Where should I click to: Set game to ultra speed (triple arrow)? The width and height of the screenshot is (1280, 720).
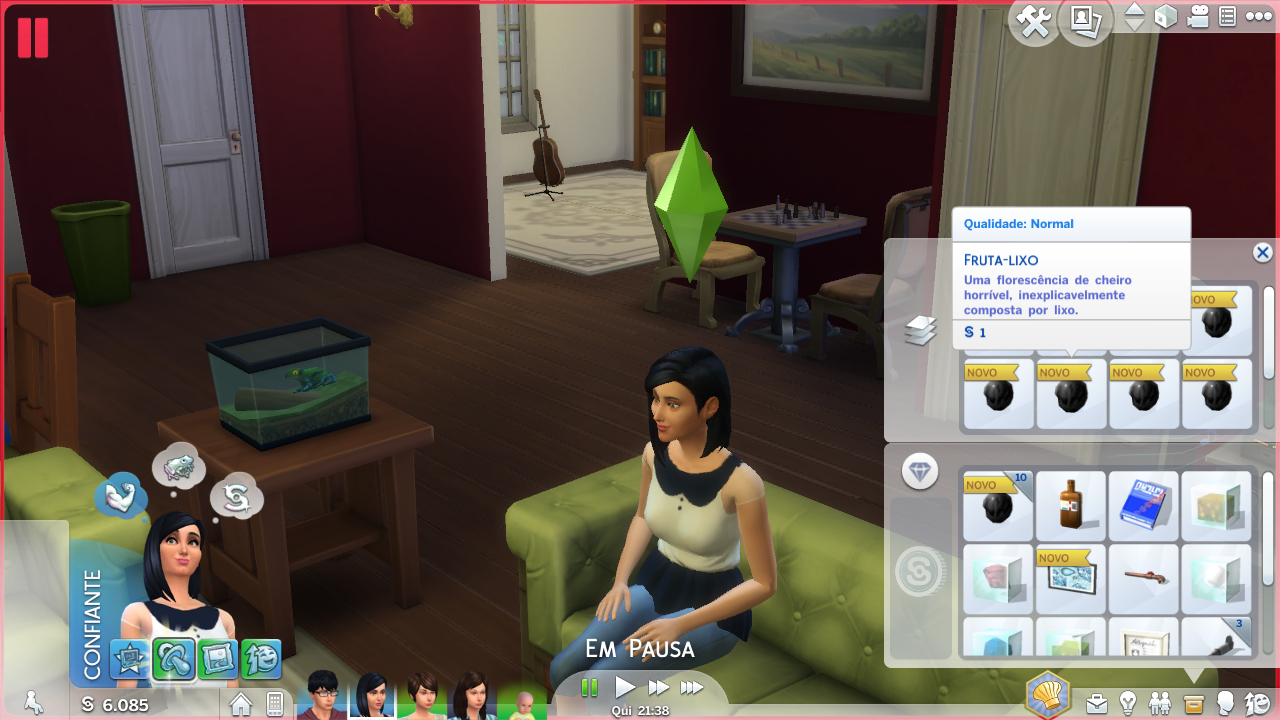692,687
